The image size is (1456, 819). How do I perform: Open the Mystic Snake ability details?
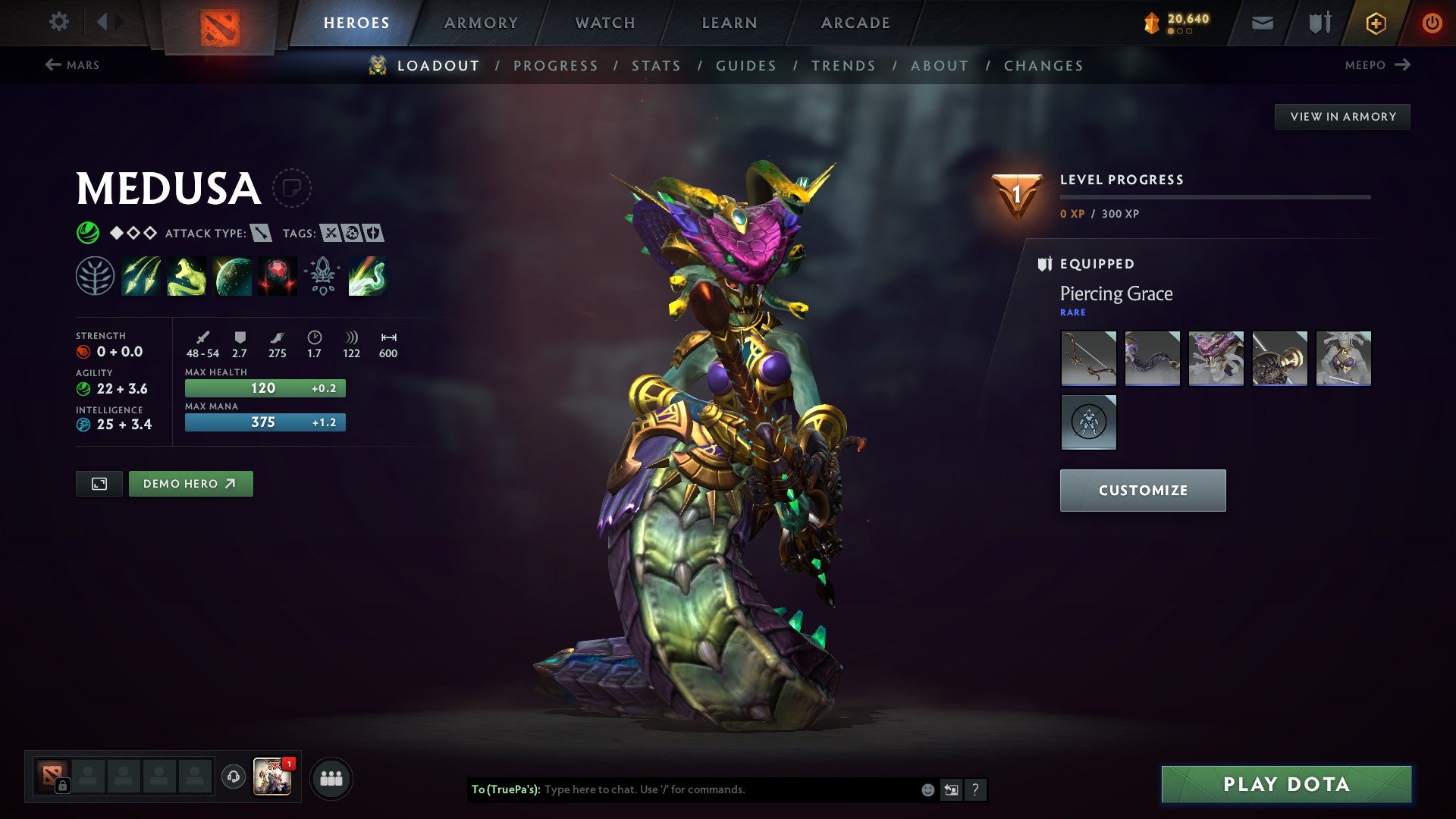coord(187,275)
